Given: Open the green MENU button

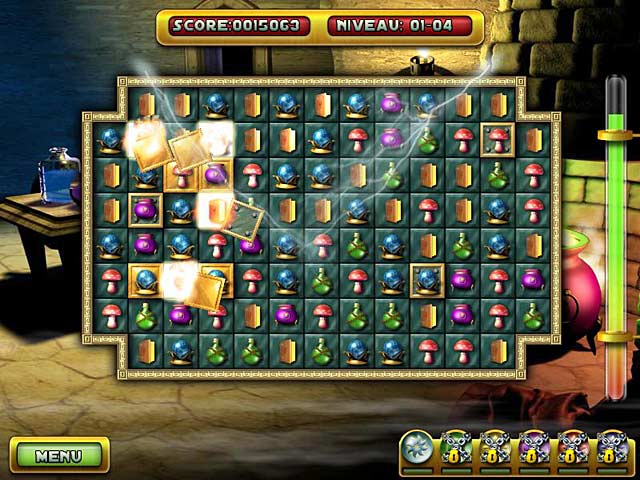Looking at the screenshot, I should [x=58, y=456].
